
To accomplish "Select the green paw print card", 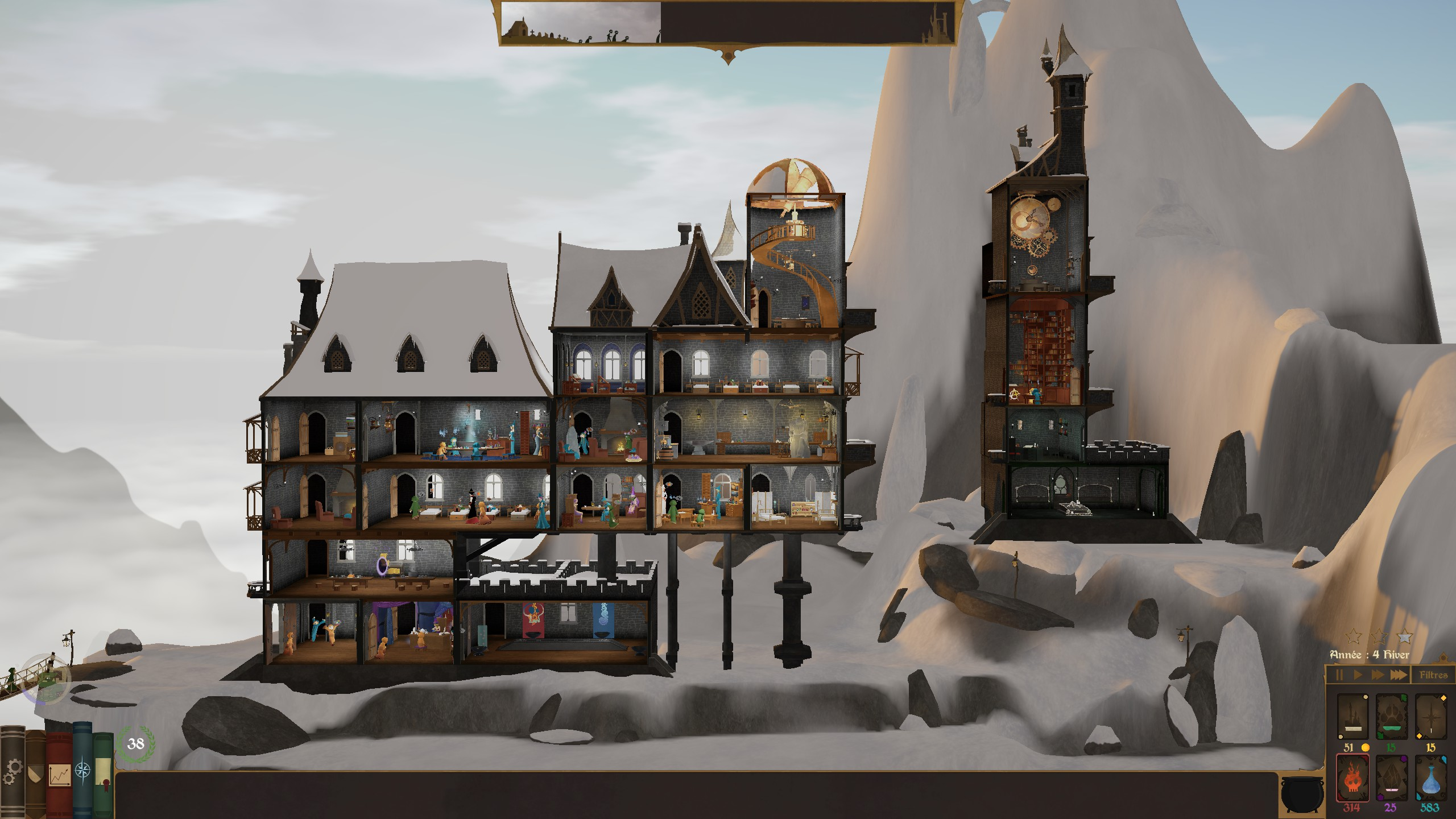I will pos(1391,716).
